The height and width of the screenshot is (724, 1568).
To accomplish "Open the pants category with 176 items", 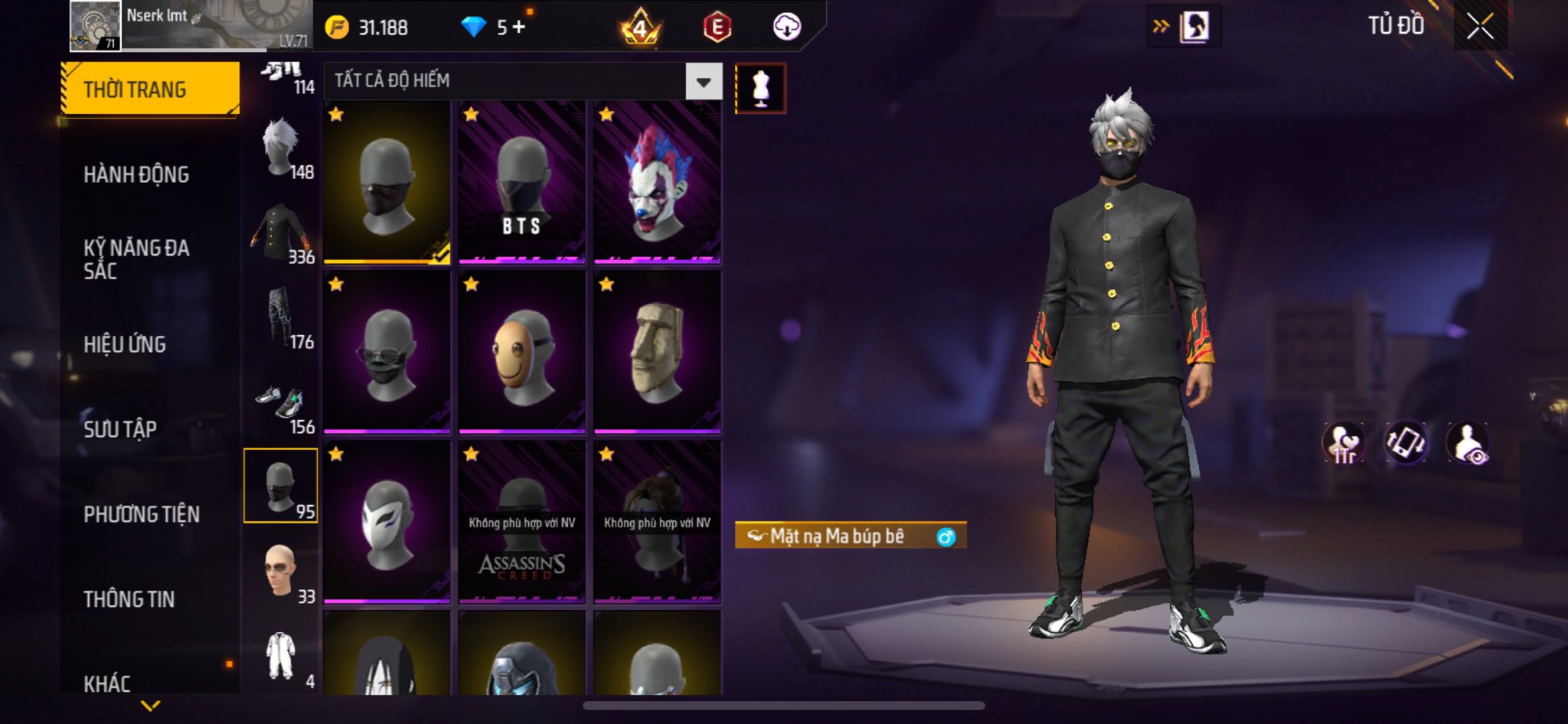I will [281, 318].
